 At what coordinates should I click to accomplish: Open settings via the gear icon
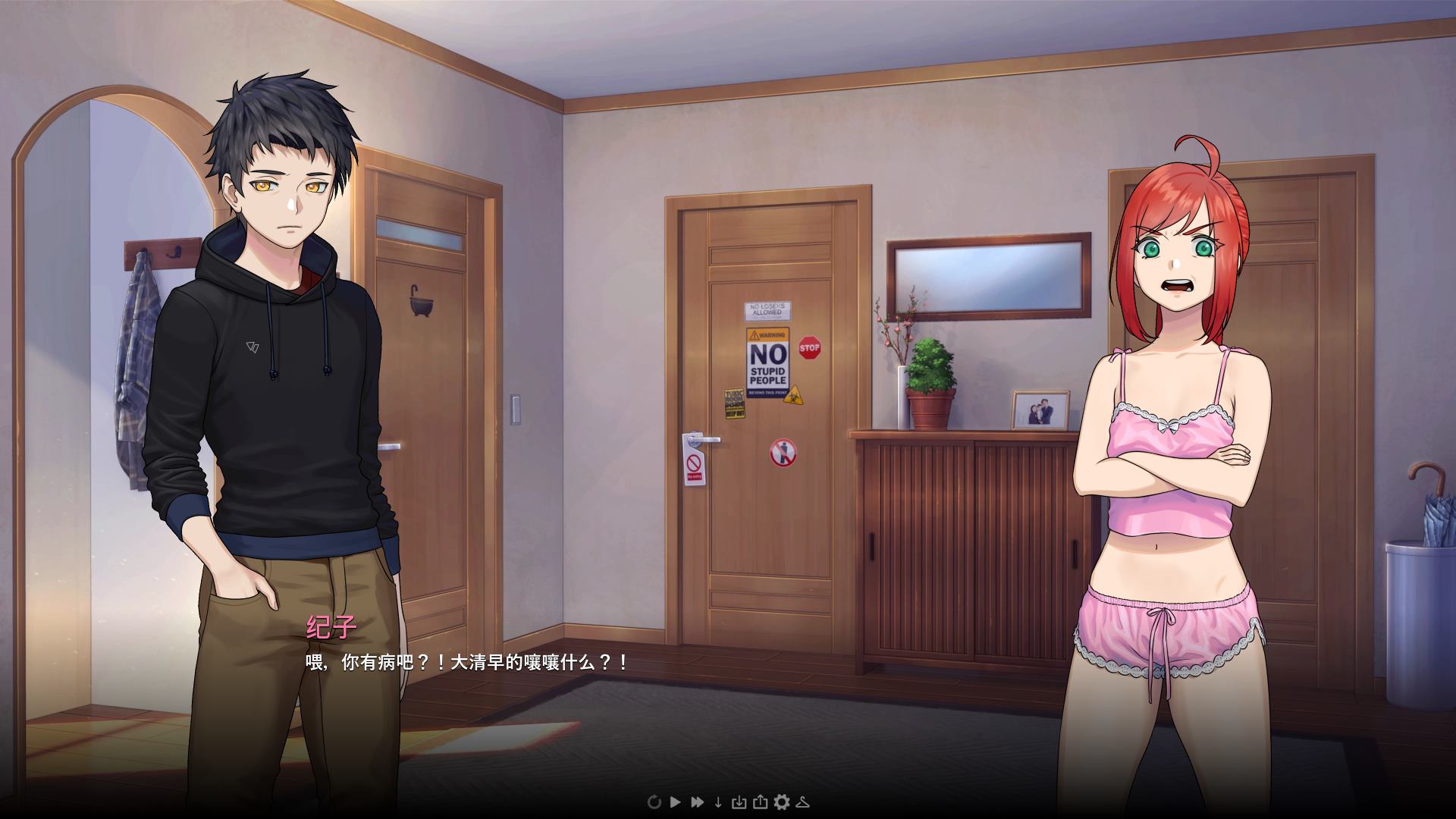pos(781,802)
